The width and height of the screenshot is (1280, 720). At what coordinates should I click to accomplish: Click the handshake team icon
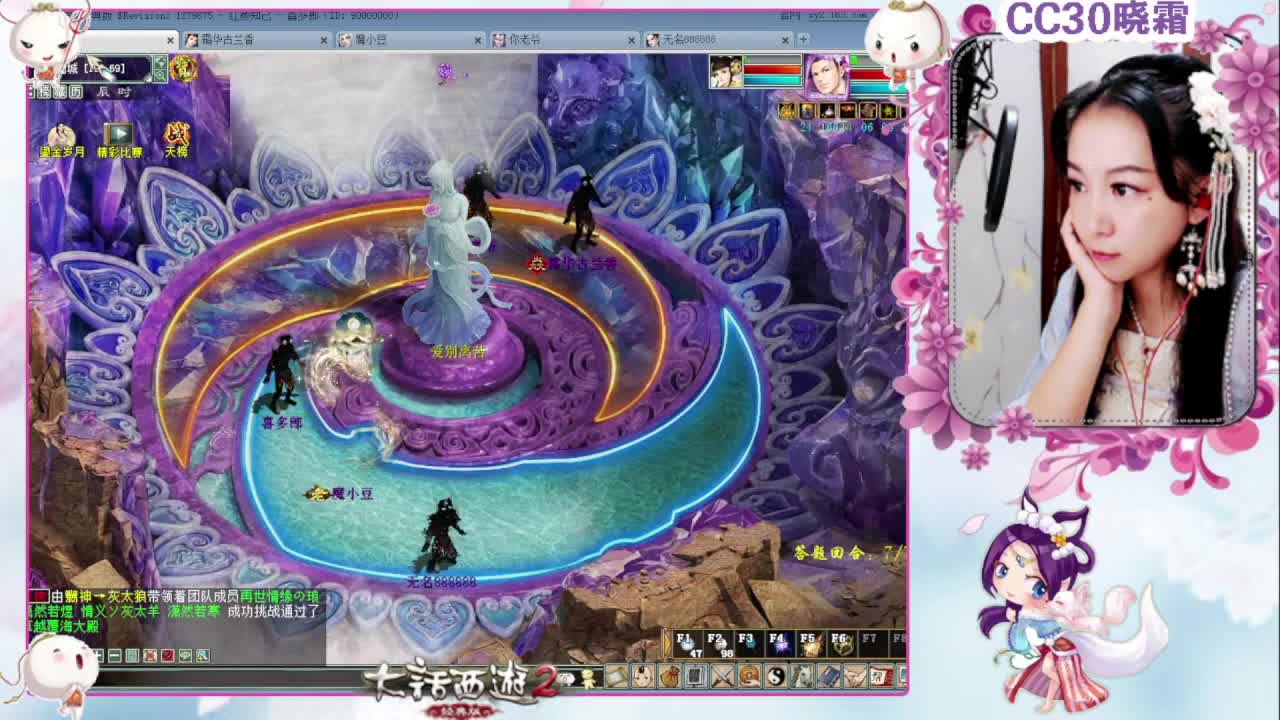click(x=854, y=676)
